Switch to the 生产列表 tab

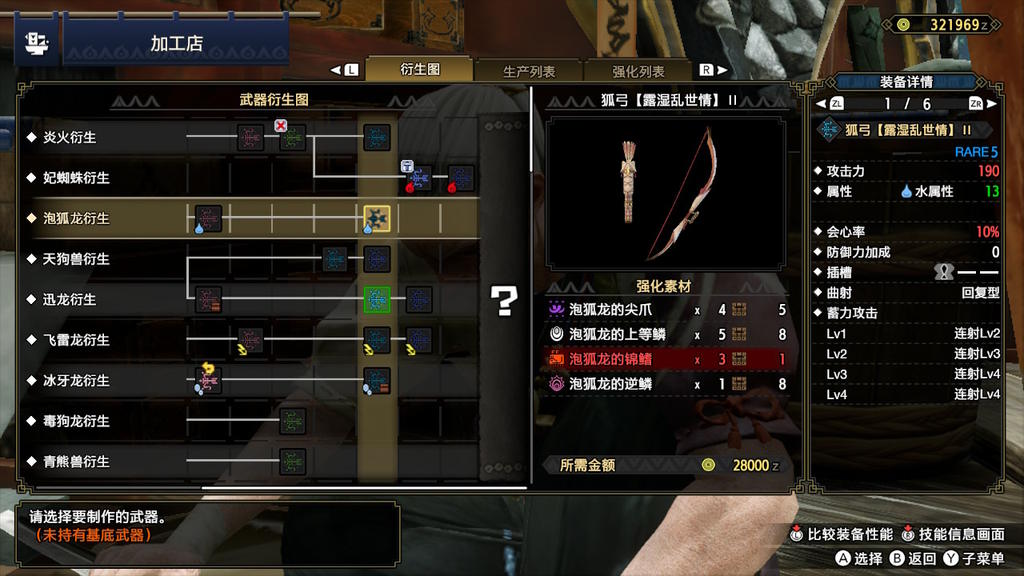pos(529,71)
